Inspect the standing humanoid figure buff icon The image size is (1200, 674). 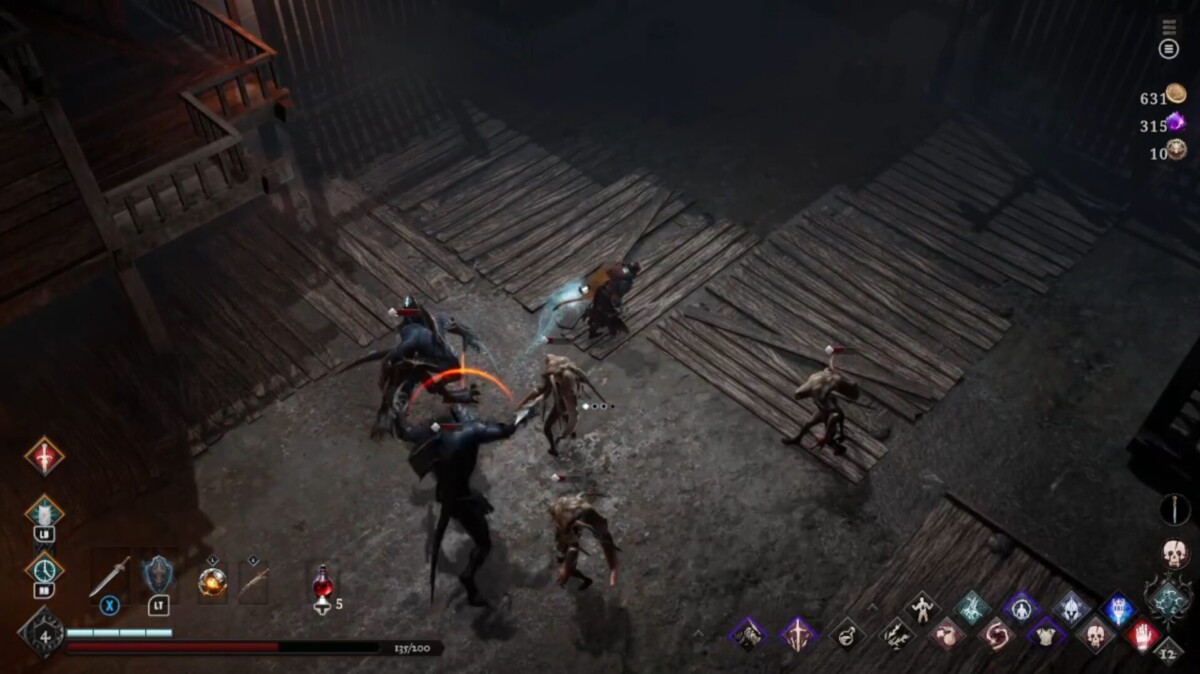pyautogui.click(x=921, y=607)
